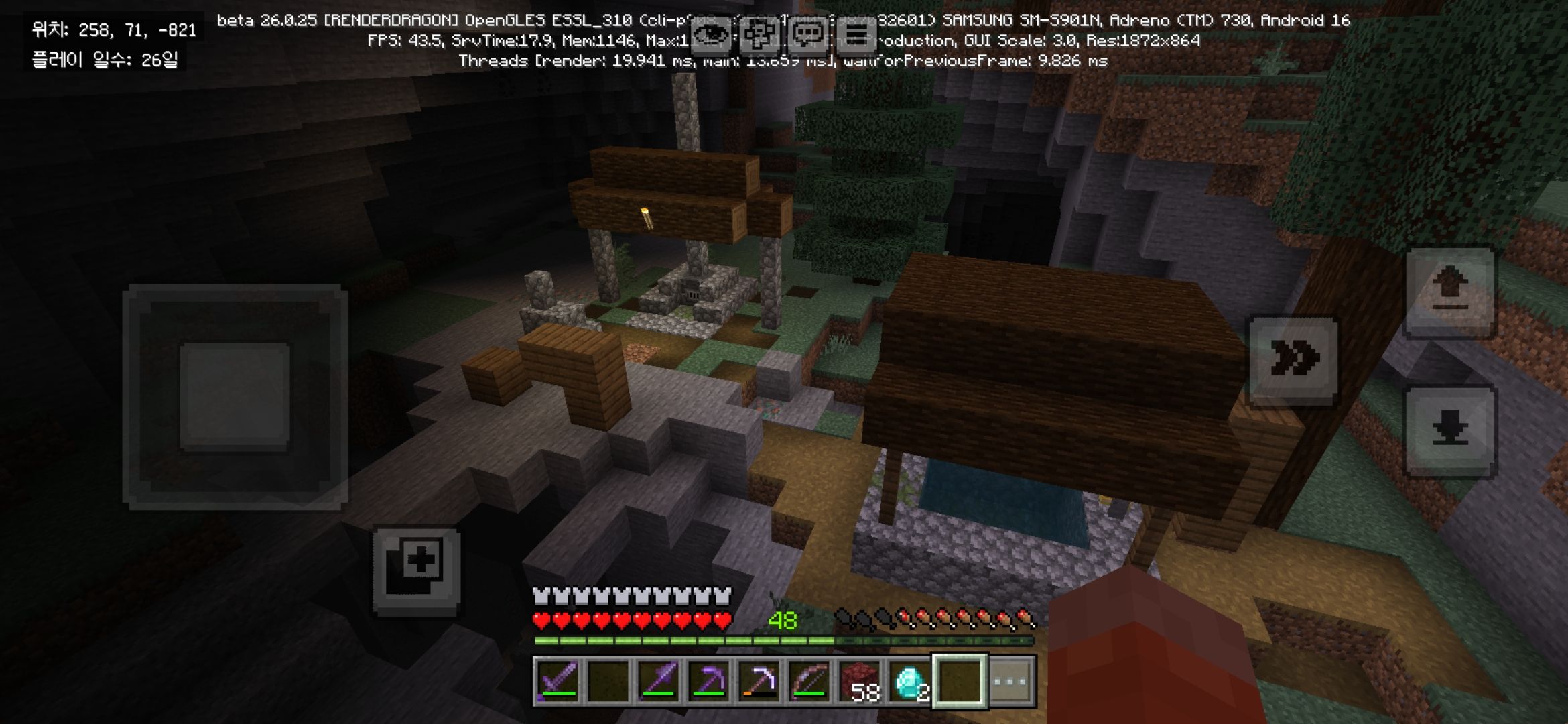Select the red block stack of 58

860,682
